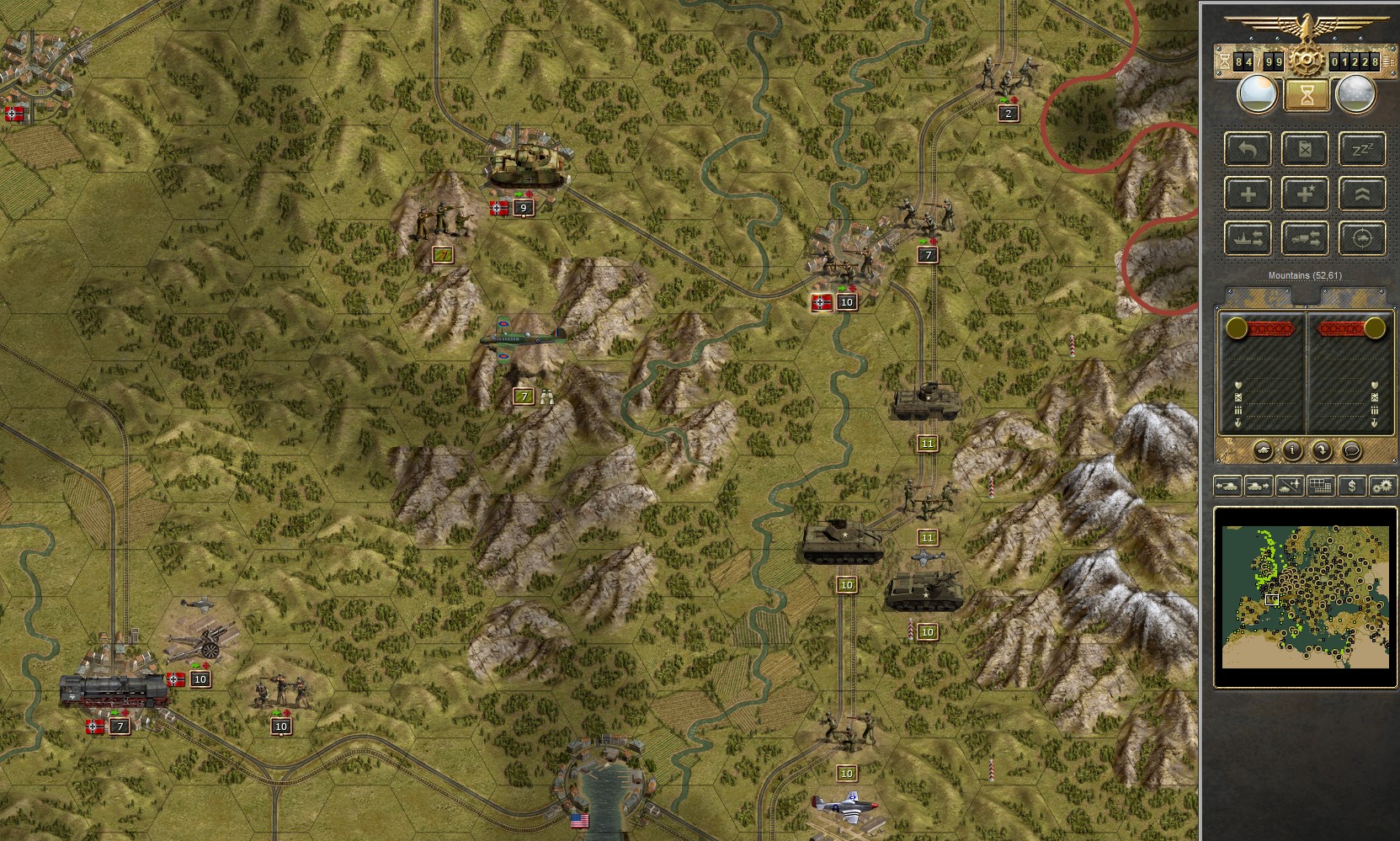
Task: End the turn with the hourglass button
Action: 1307,95
